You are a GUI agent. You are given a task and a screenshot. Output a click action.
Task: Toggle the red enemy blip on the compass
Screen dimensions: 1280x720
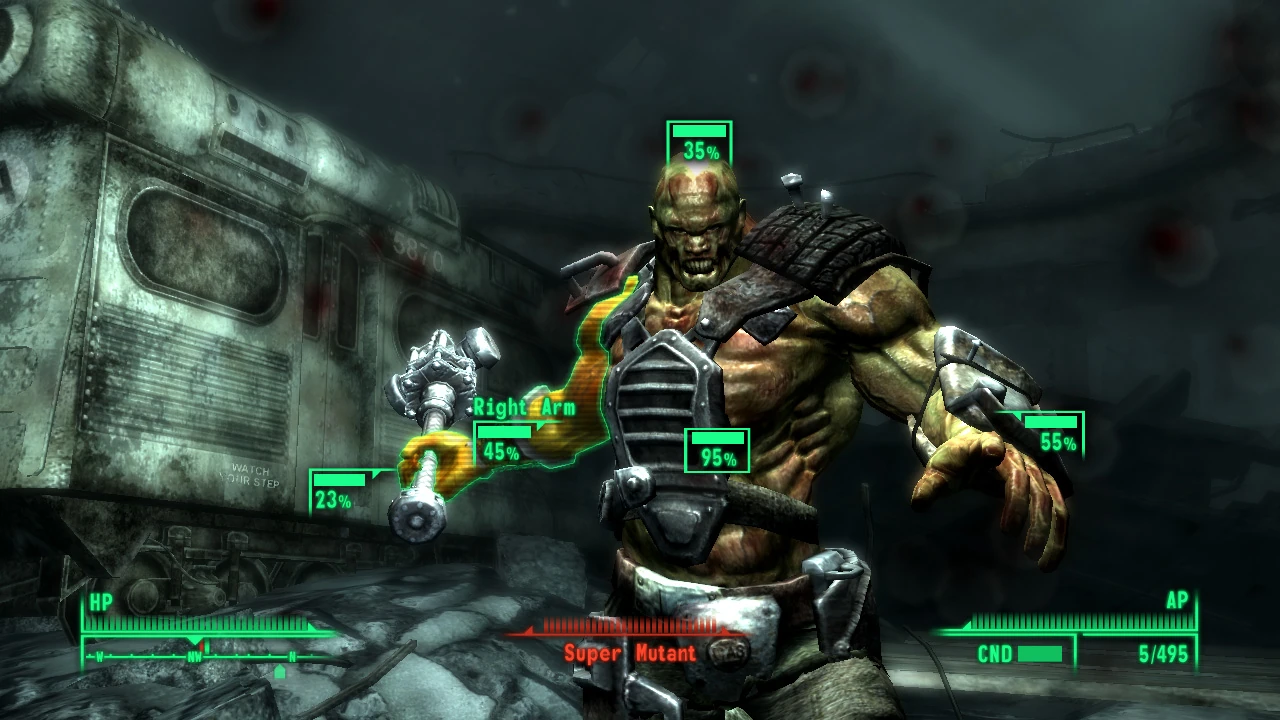[202, 645]
